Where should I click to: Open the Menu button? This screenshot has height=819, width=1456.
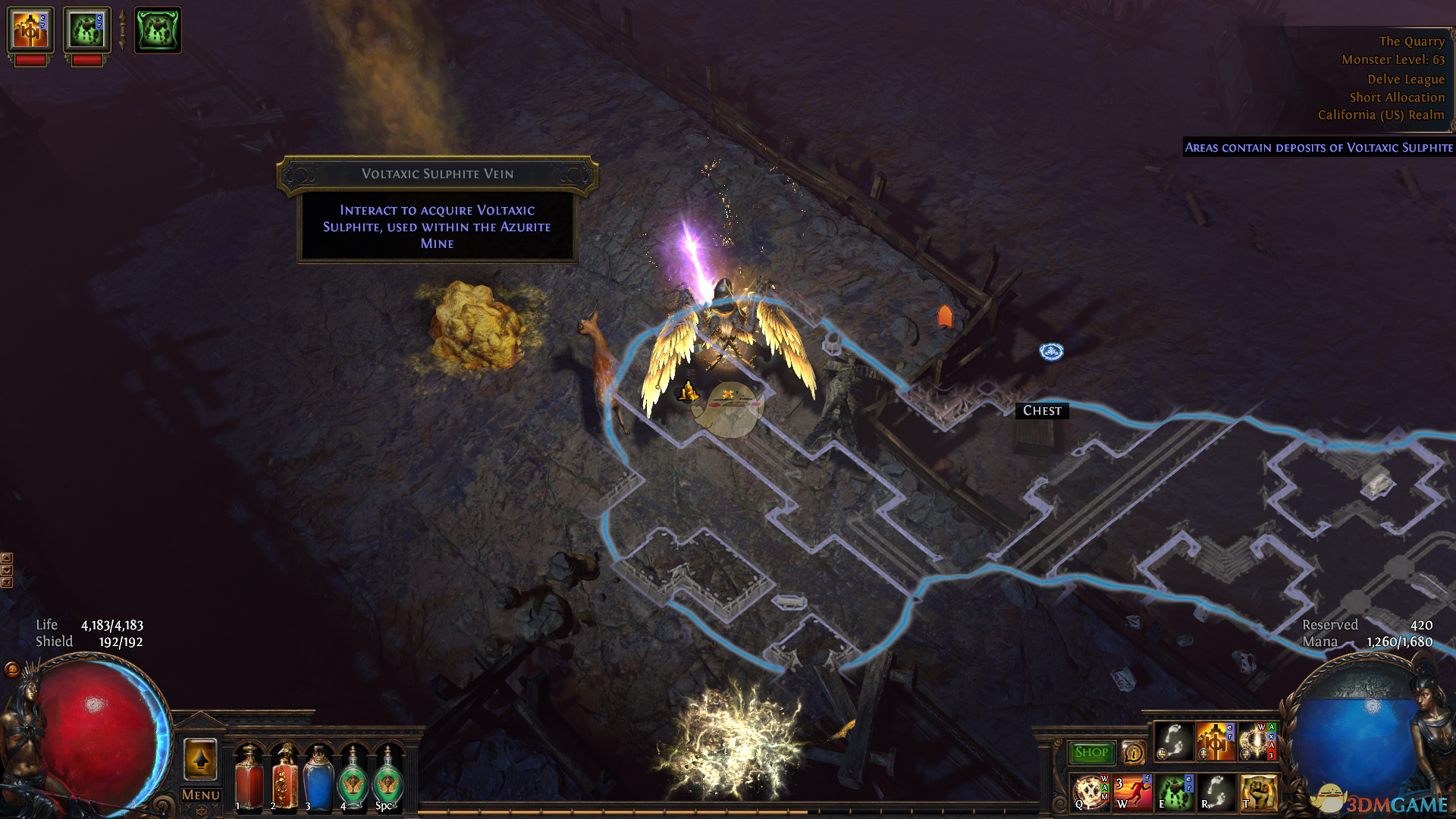click(201, 795)
